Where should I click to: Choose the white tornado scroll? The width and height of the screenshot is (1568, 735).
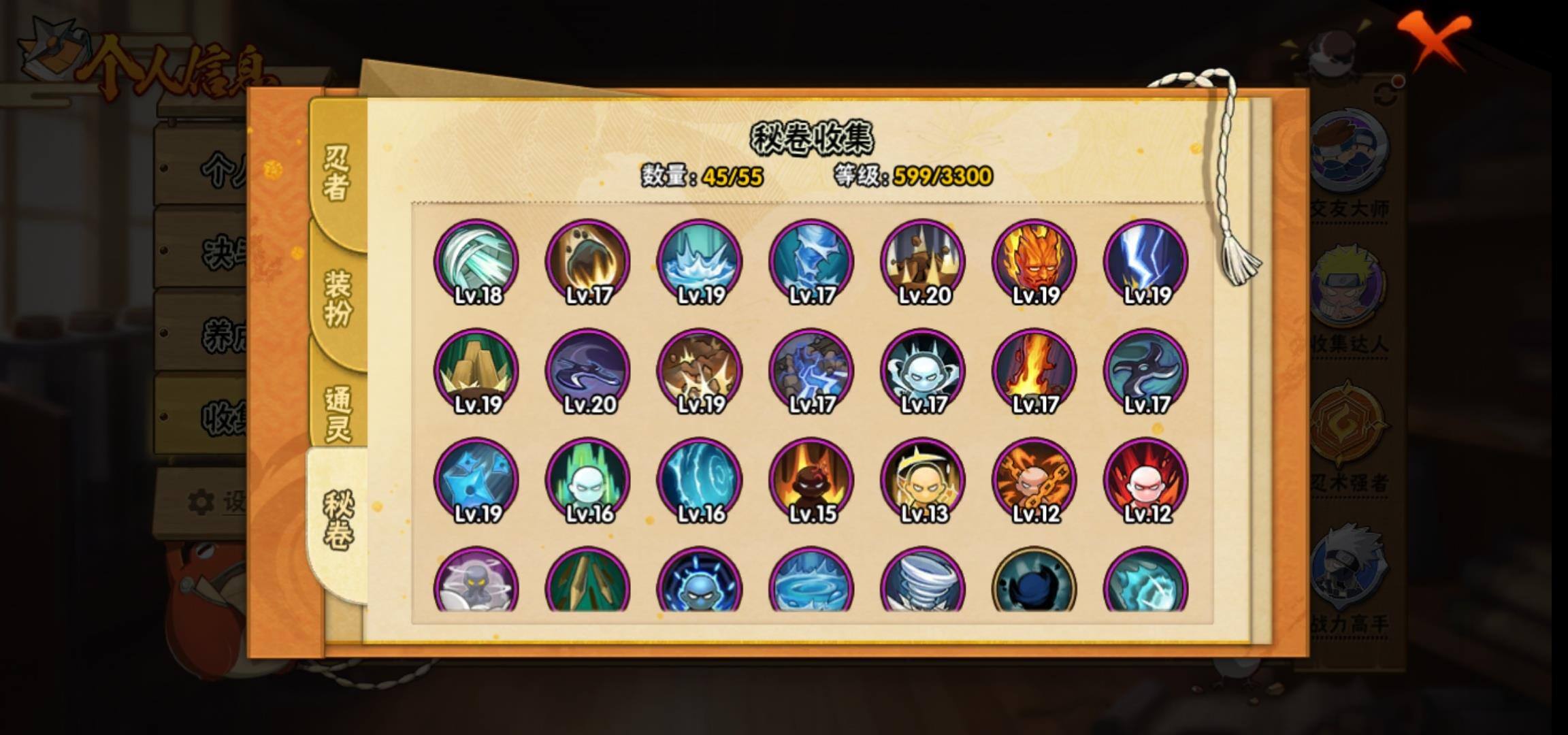pos(923,582)
